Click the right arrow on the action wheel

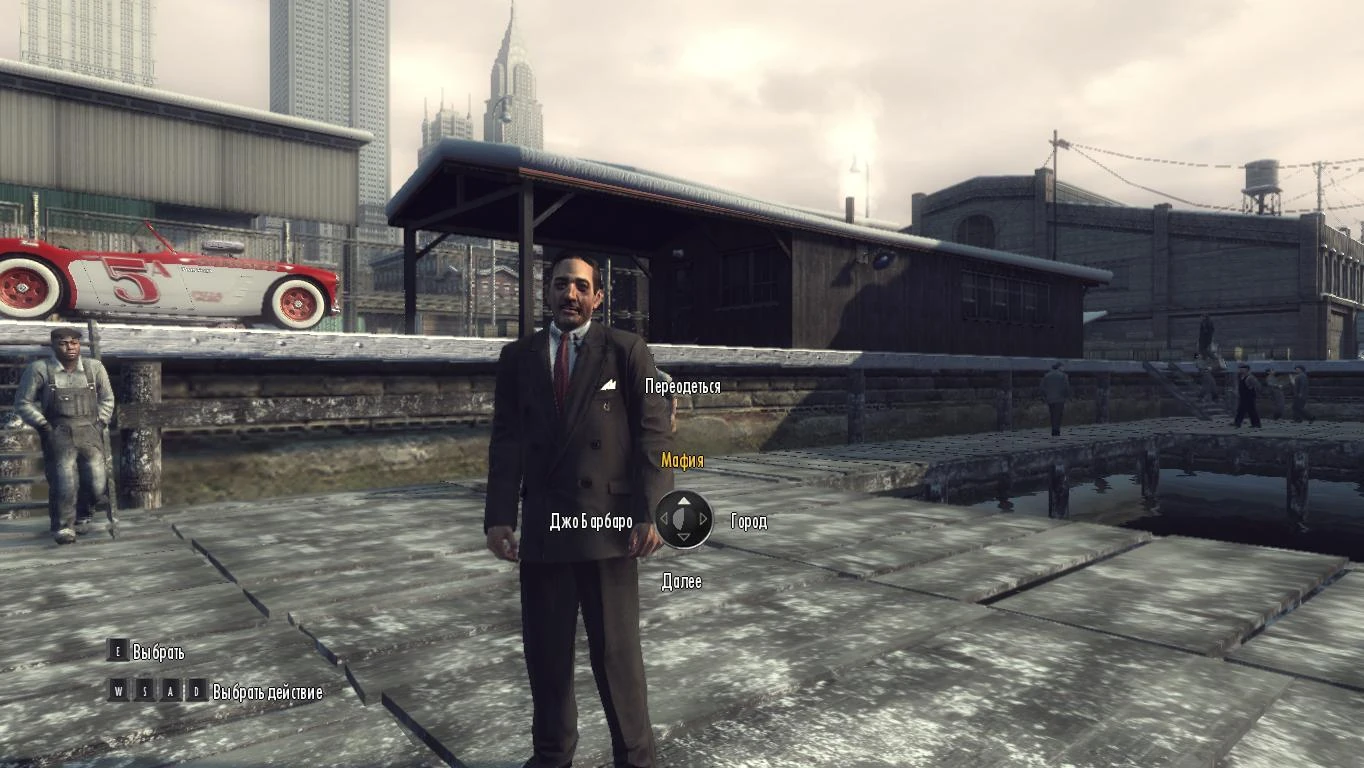pos(703,519)
